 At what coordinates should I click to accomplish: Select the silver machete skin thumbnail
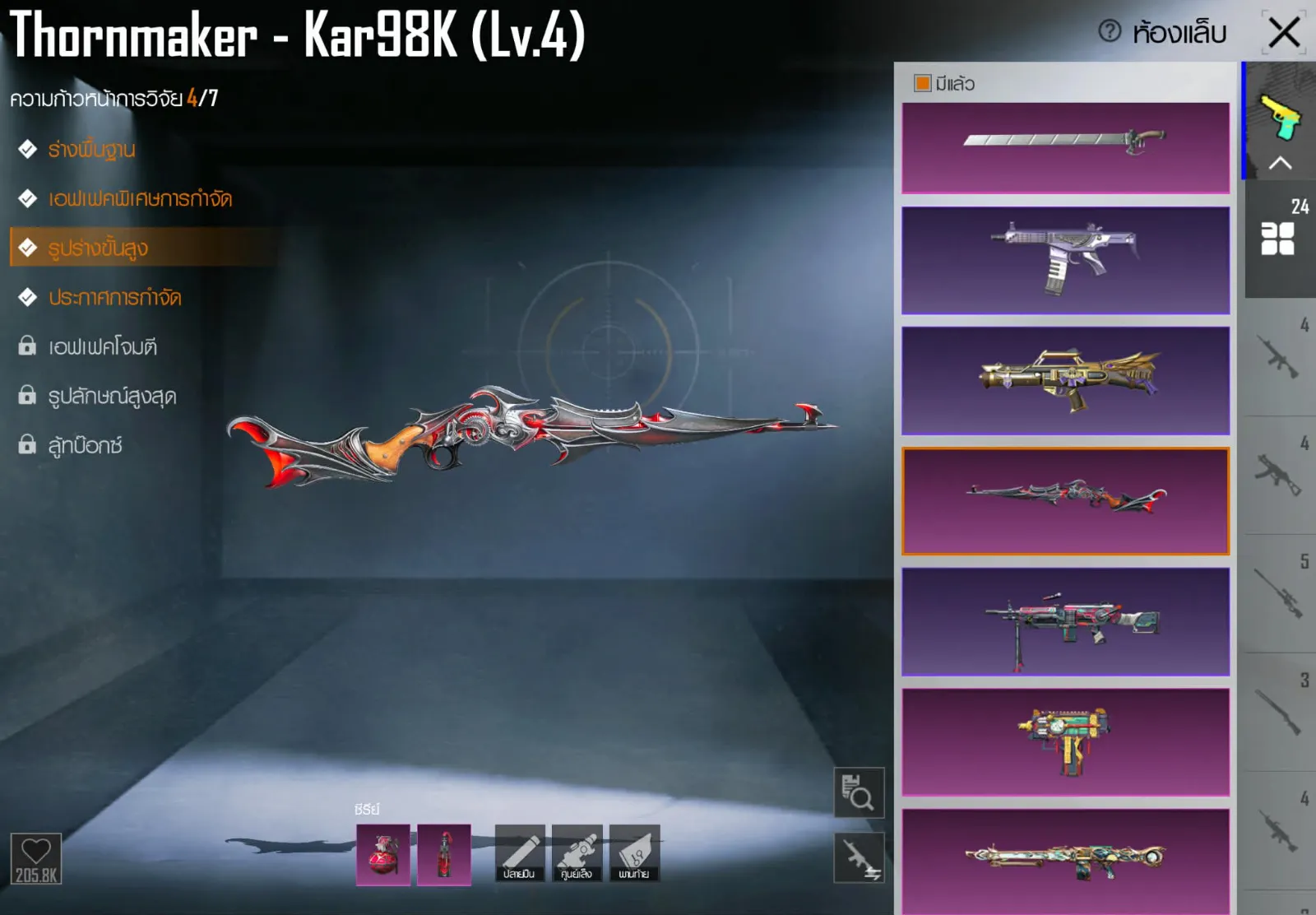point(1065,148)
